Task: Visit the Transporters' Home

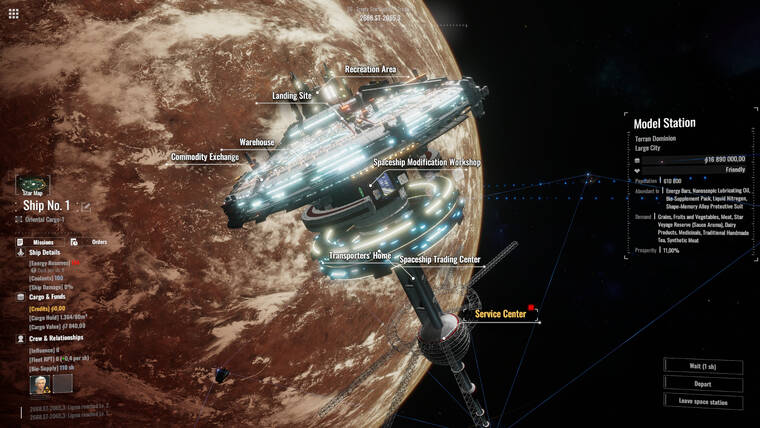Action: pyautogui.click(x=360, y=256)
